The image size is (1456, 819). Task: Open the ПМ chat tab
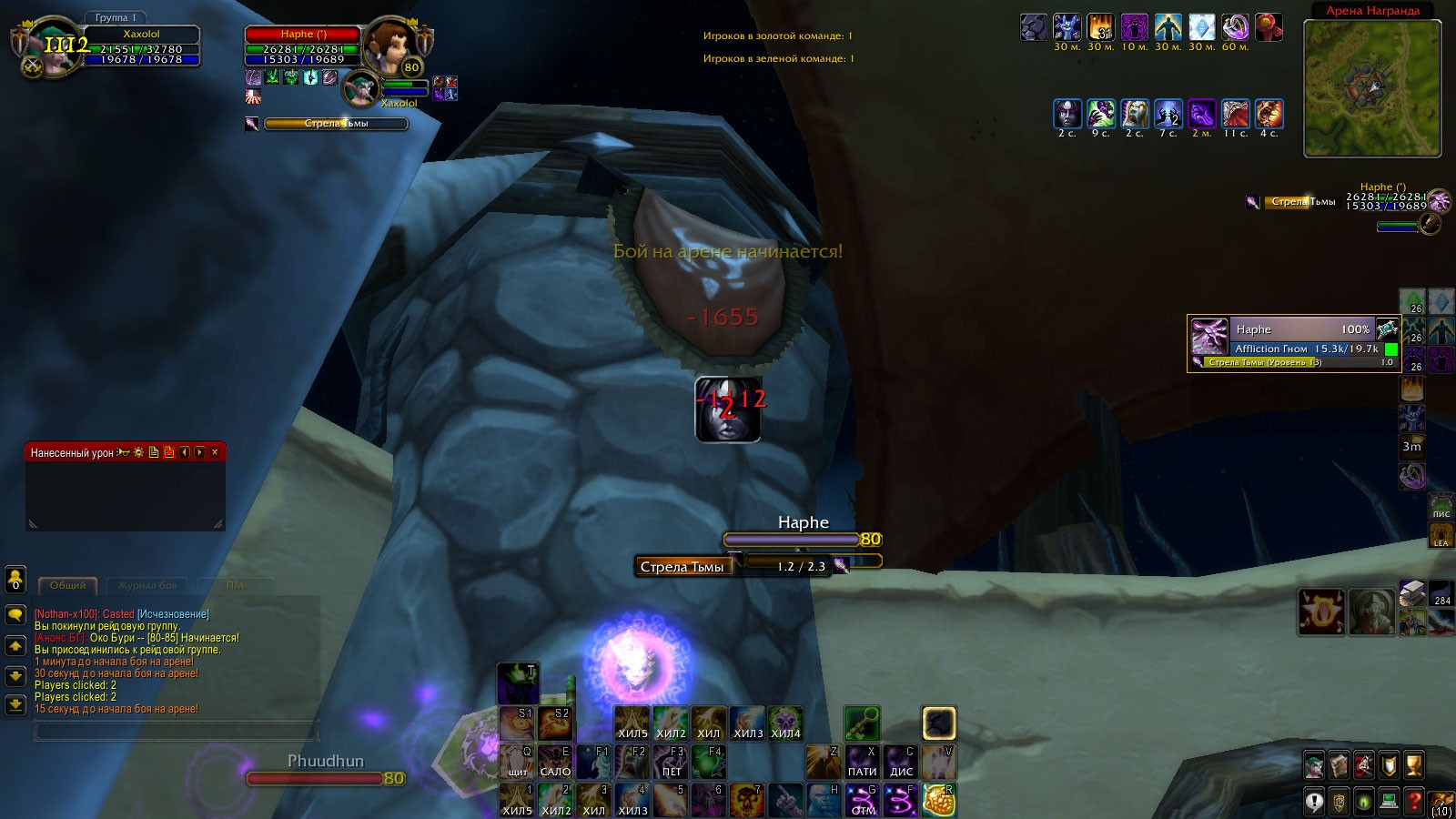coord(236,585)
